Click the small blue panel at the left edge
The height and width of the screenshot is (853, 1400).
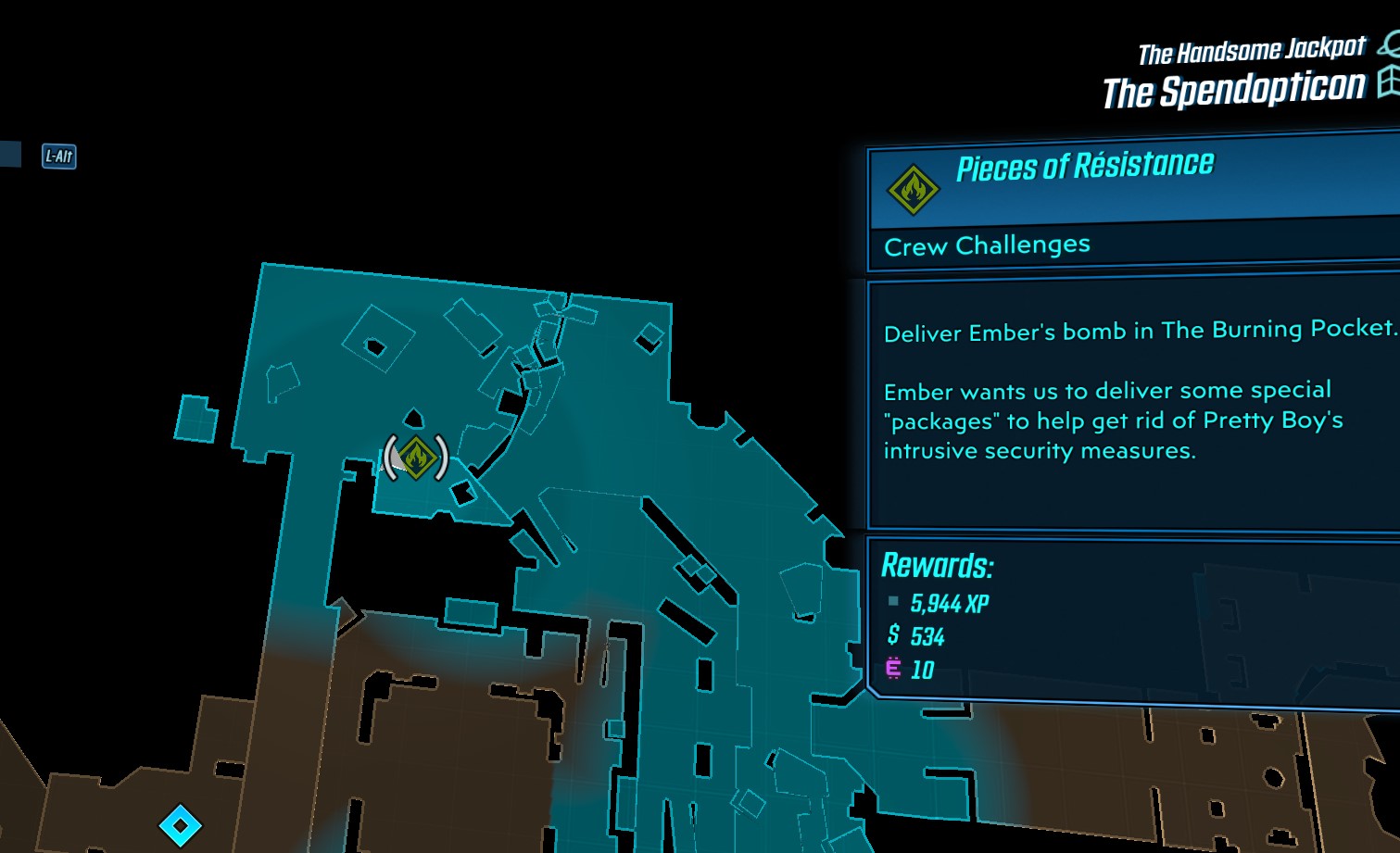coord(7,155)
